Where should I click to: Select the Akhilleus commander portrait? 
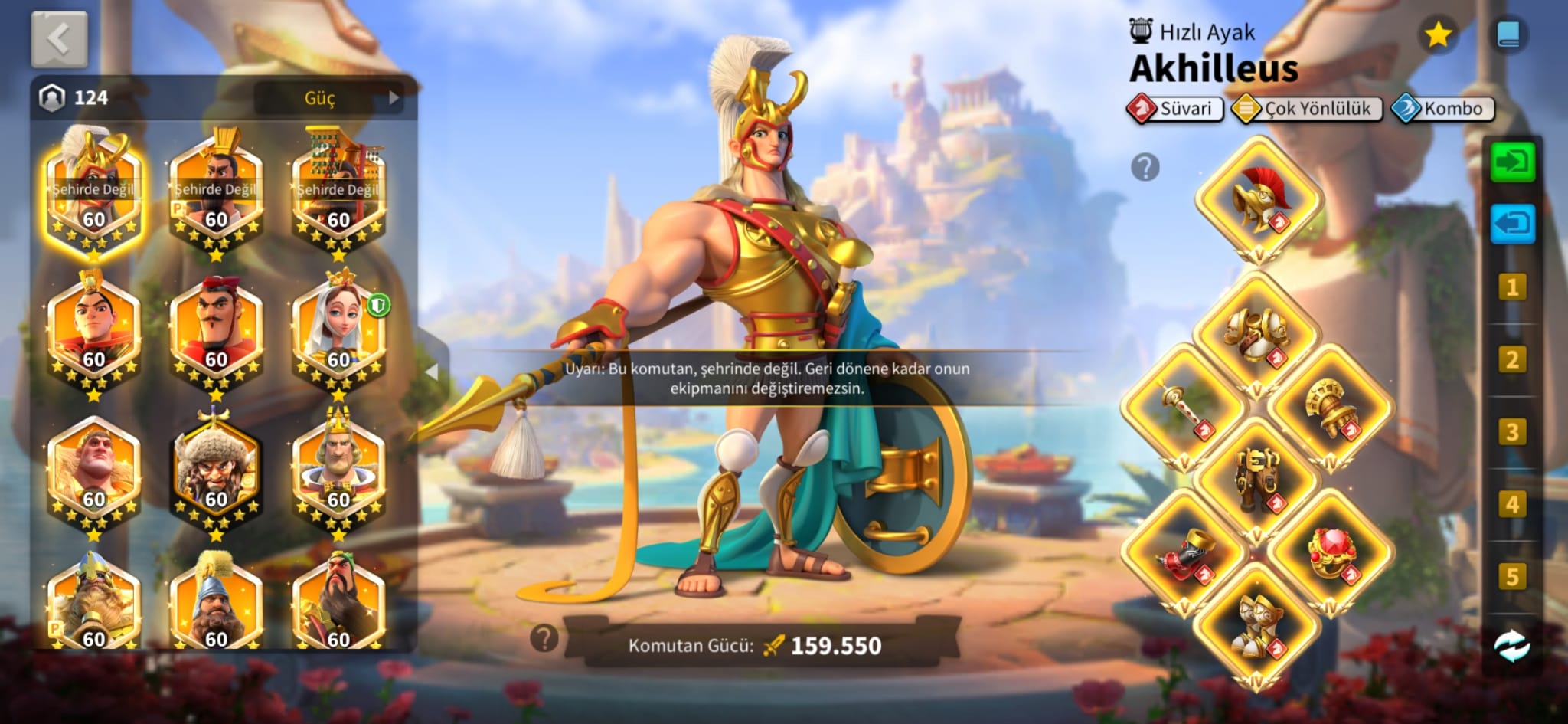(x=93, y=192)
